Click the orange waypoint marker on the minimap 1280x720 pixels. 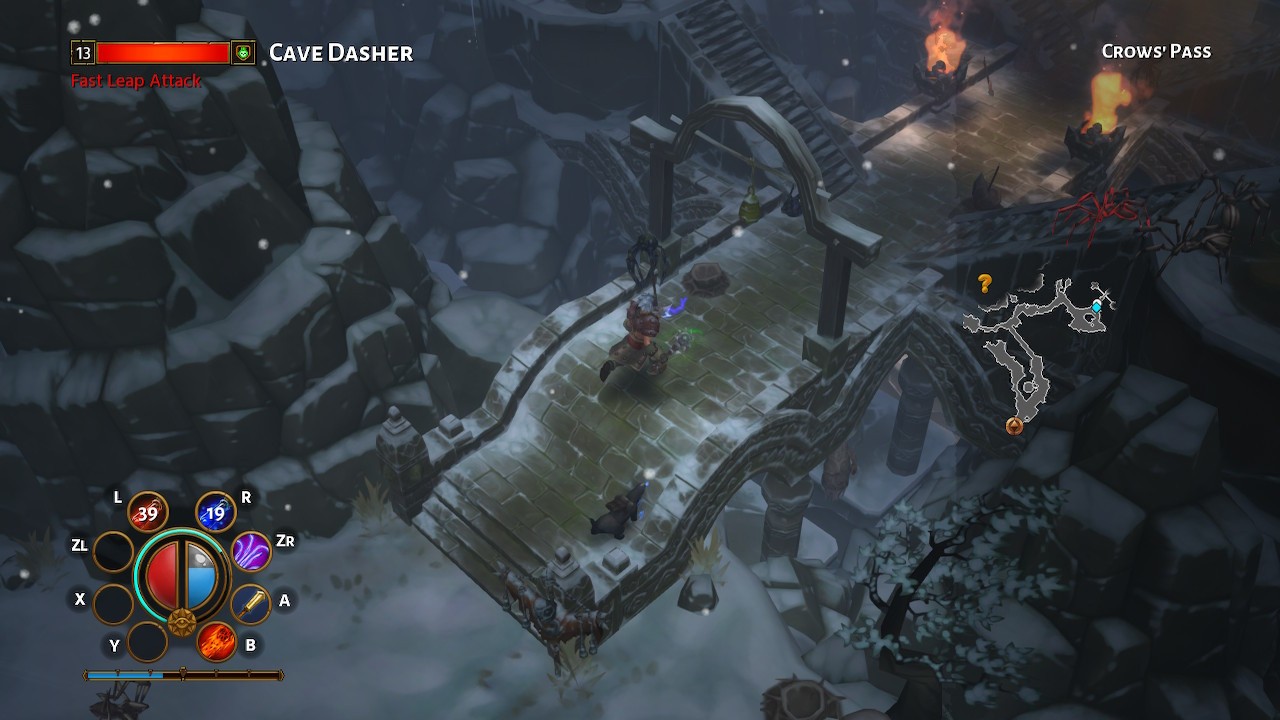coord(1014,427)
